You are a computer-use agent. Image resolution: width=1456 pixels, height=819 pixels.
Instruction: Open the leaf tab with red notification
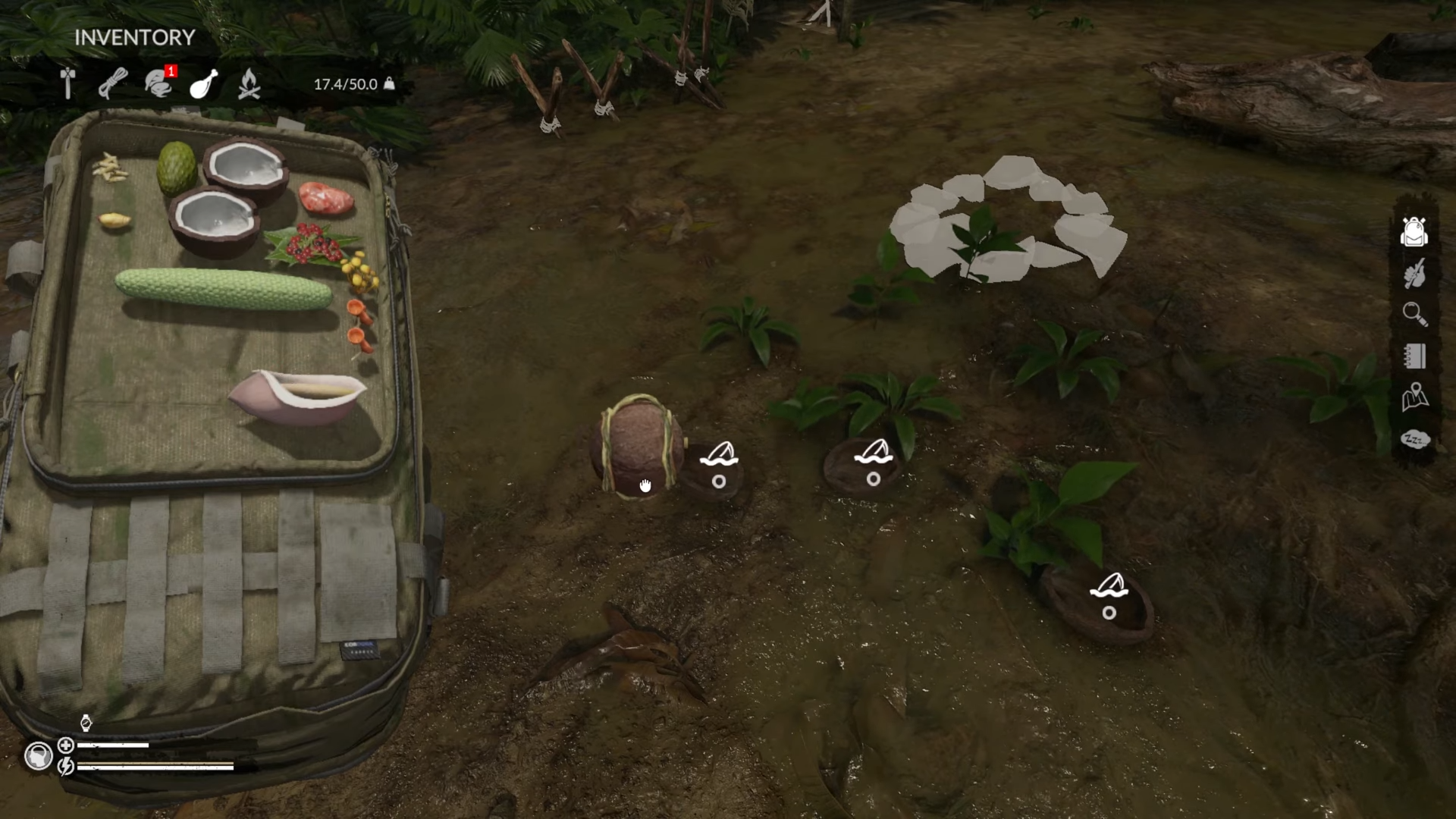tap(158, 83)
